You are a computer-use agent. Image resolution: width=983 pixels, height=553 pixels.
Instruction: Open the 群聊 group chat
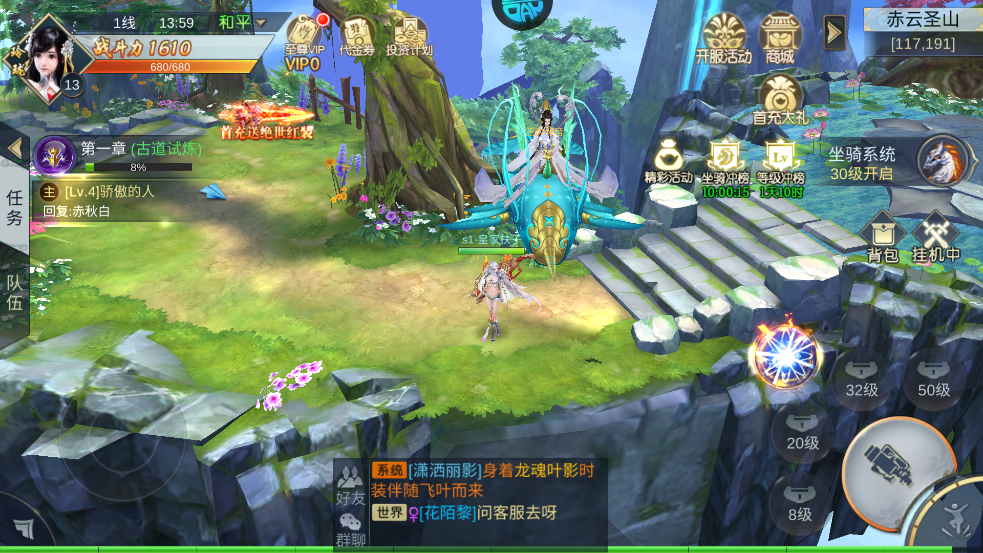[x=350, y=527]
